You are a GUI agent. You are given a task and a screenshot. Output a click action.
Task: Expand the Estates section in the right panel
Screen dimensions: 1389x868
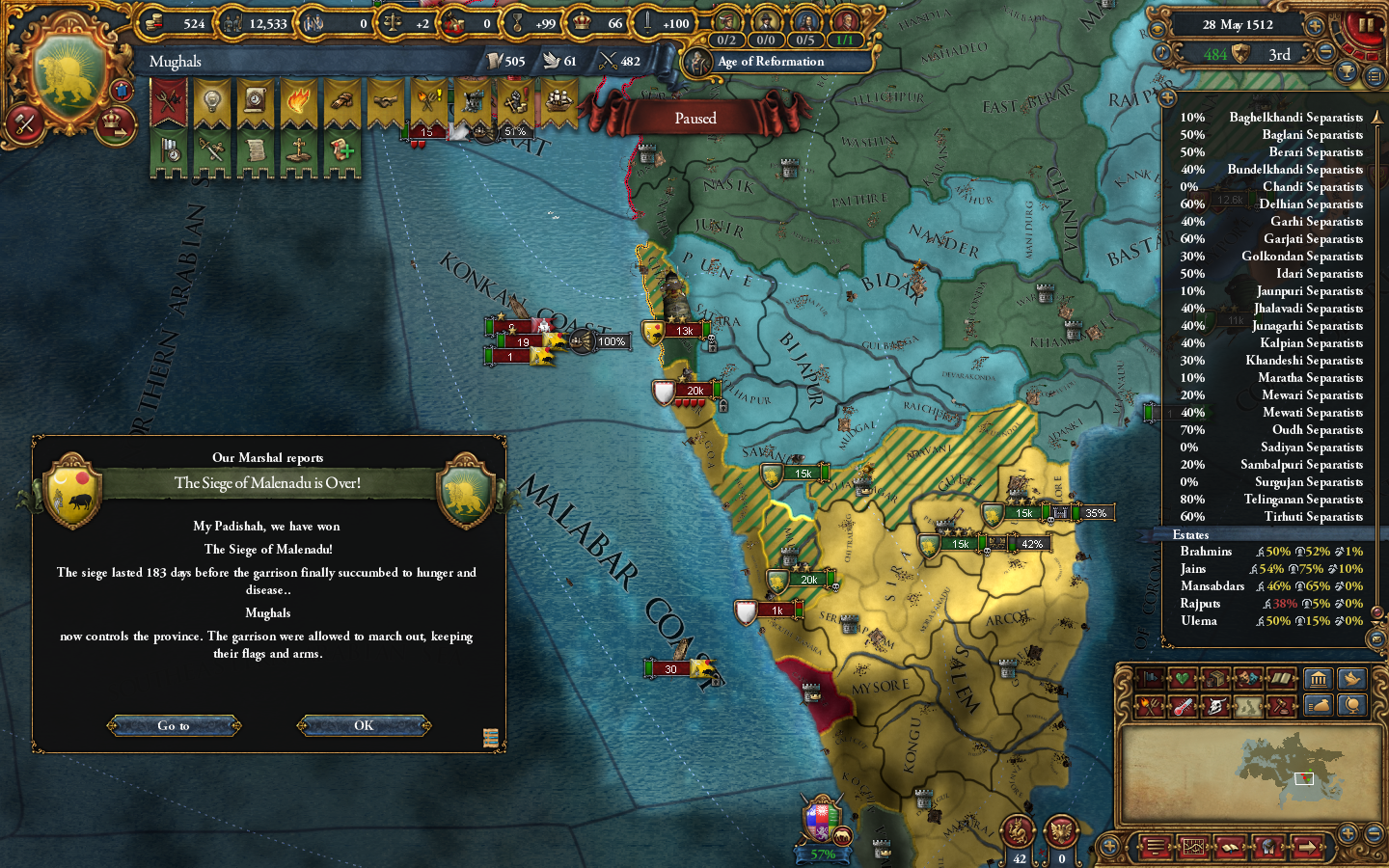[1192, 534]
